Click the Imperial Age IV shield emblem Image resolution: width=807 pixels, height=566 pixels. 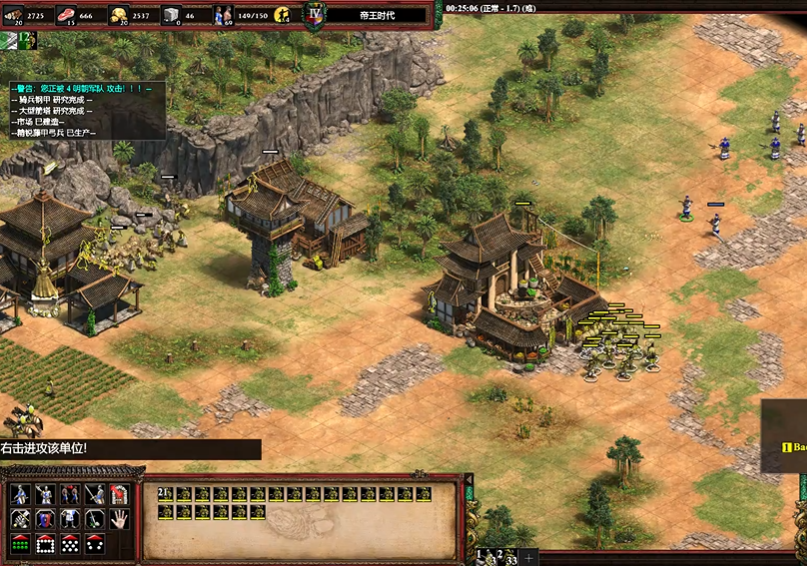315,15
